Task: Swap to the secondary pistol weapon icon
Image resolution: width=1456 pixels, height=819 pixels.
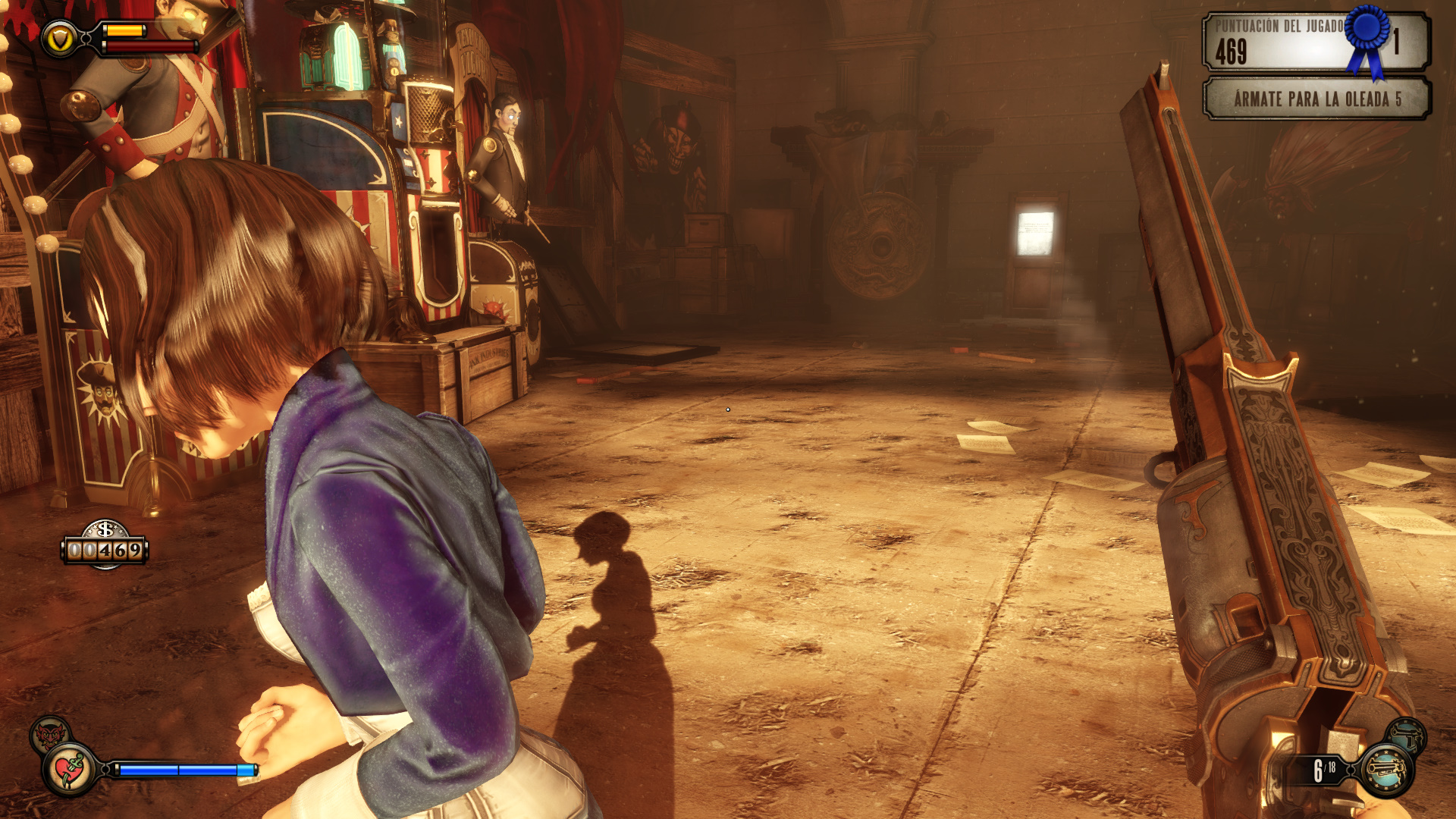Action: click(x=1406, y=735)
